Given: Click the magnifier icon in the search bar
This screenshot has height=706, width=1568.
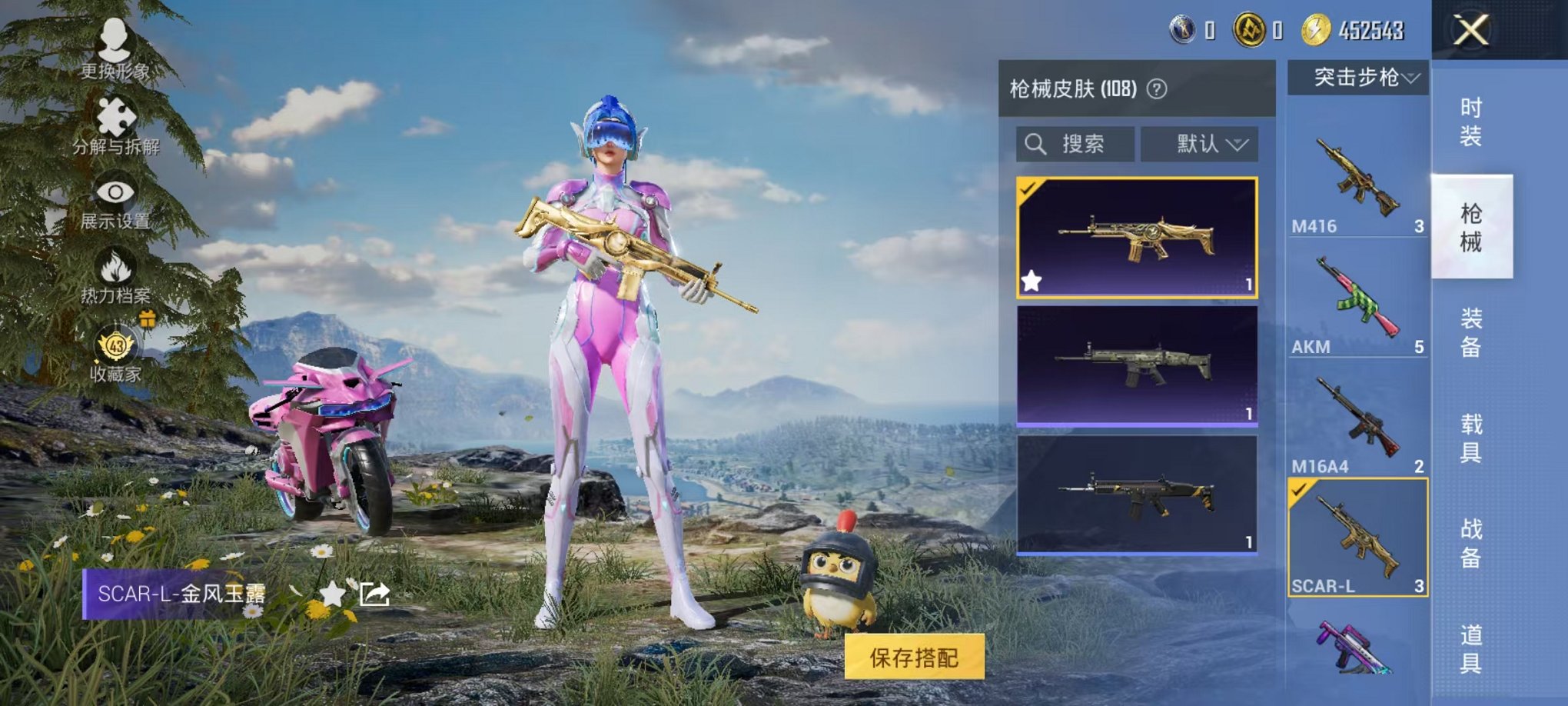Looking at the screenshot, I should coord(1037,144).
